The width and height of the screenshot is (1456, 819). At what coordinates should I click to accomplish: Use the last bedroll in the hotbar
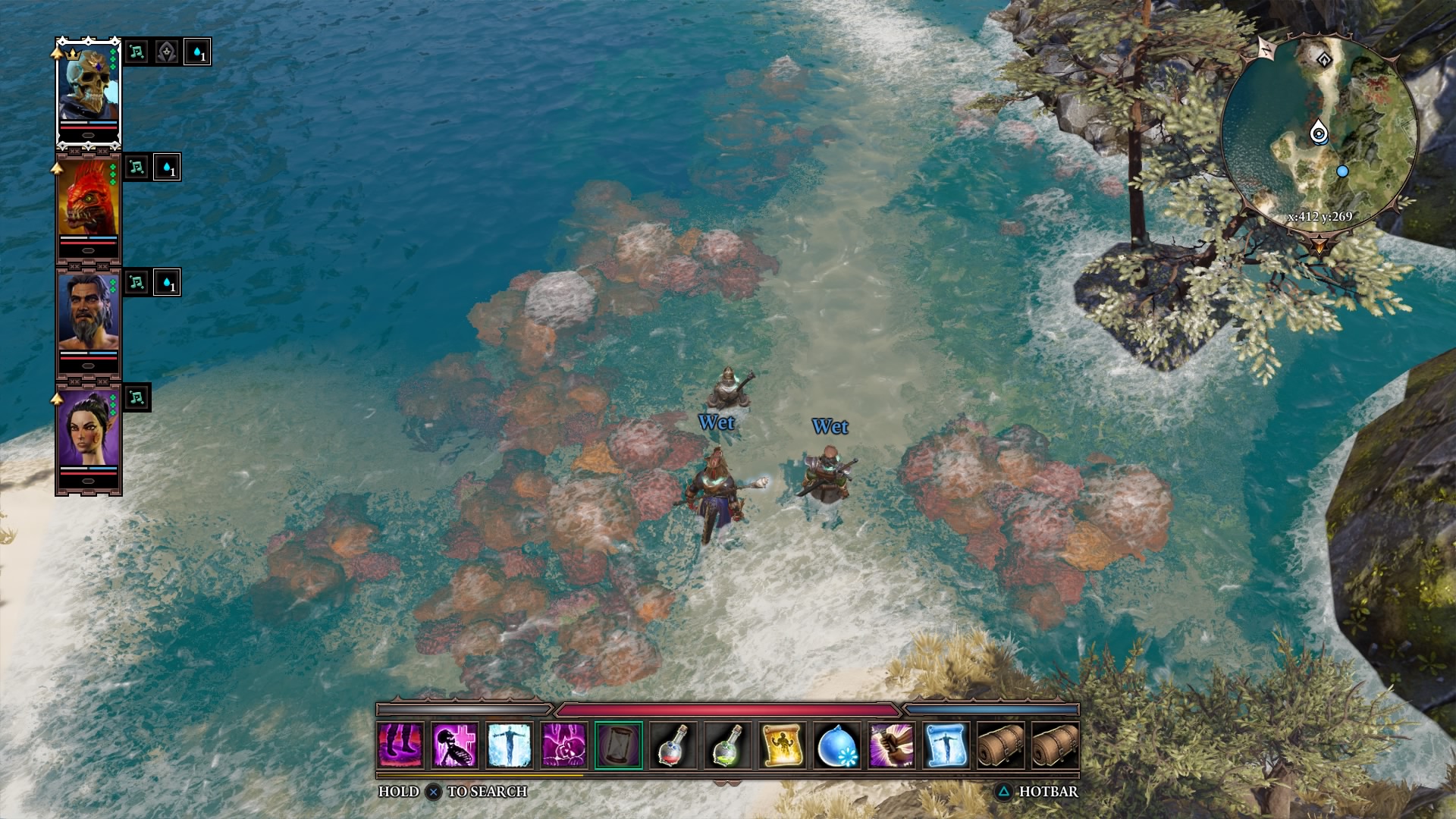tap(1056, 745)
